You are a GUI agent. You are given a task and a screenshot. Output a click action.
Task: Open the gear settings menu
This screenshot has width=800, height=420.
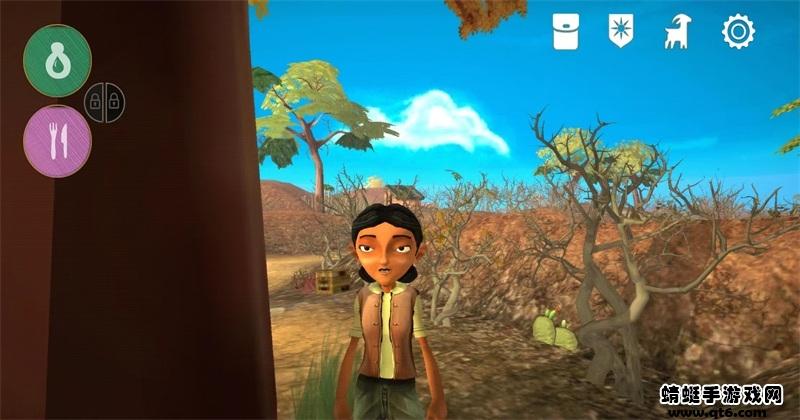738,32
